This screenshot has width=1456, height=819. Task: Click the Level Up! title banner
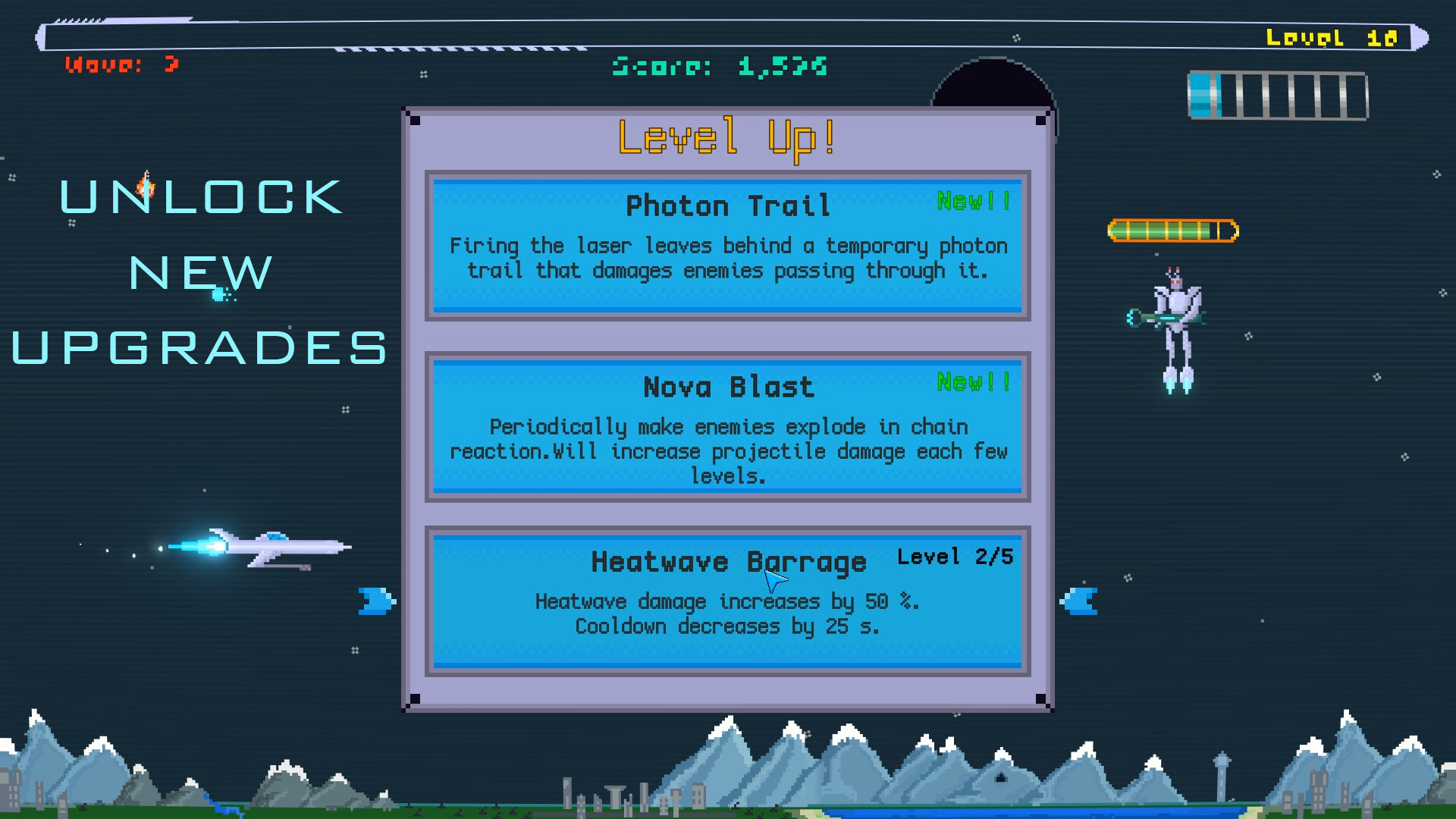(726, 139)
